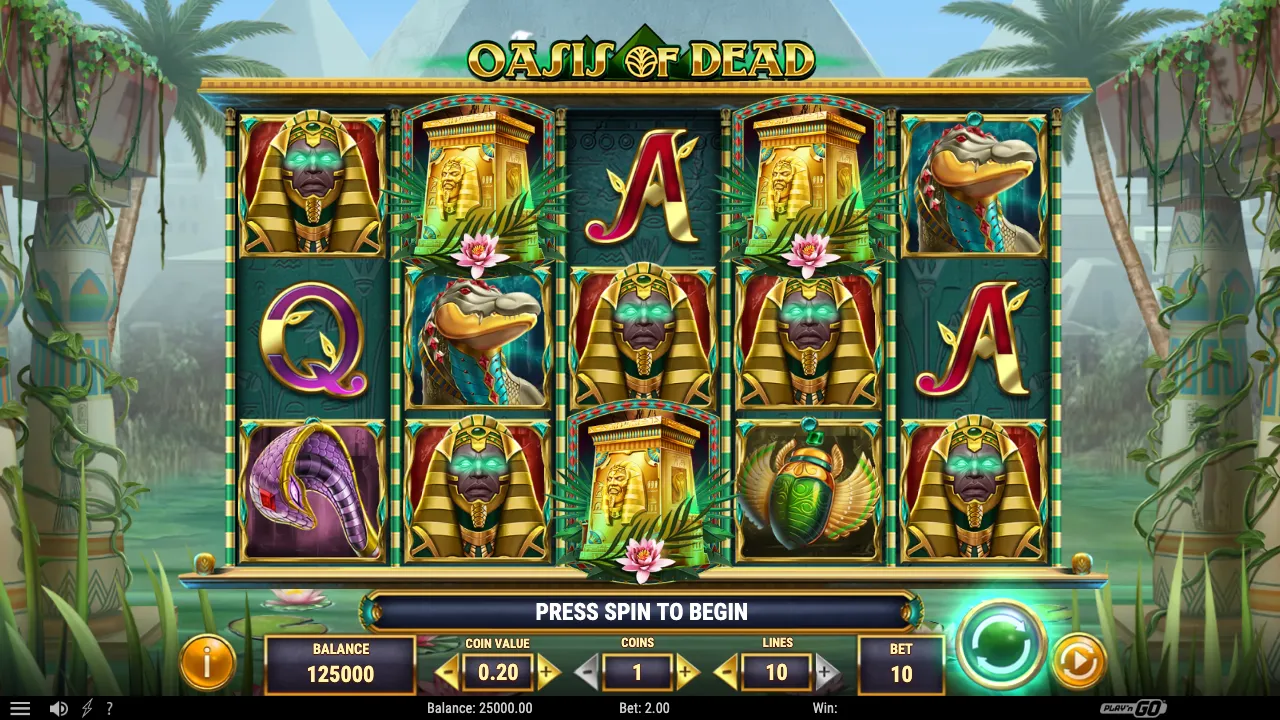Mute the game sound with the speaker icon

point(60,708)
